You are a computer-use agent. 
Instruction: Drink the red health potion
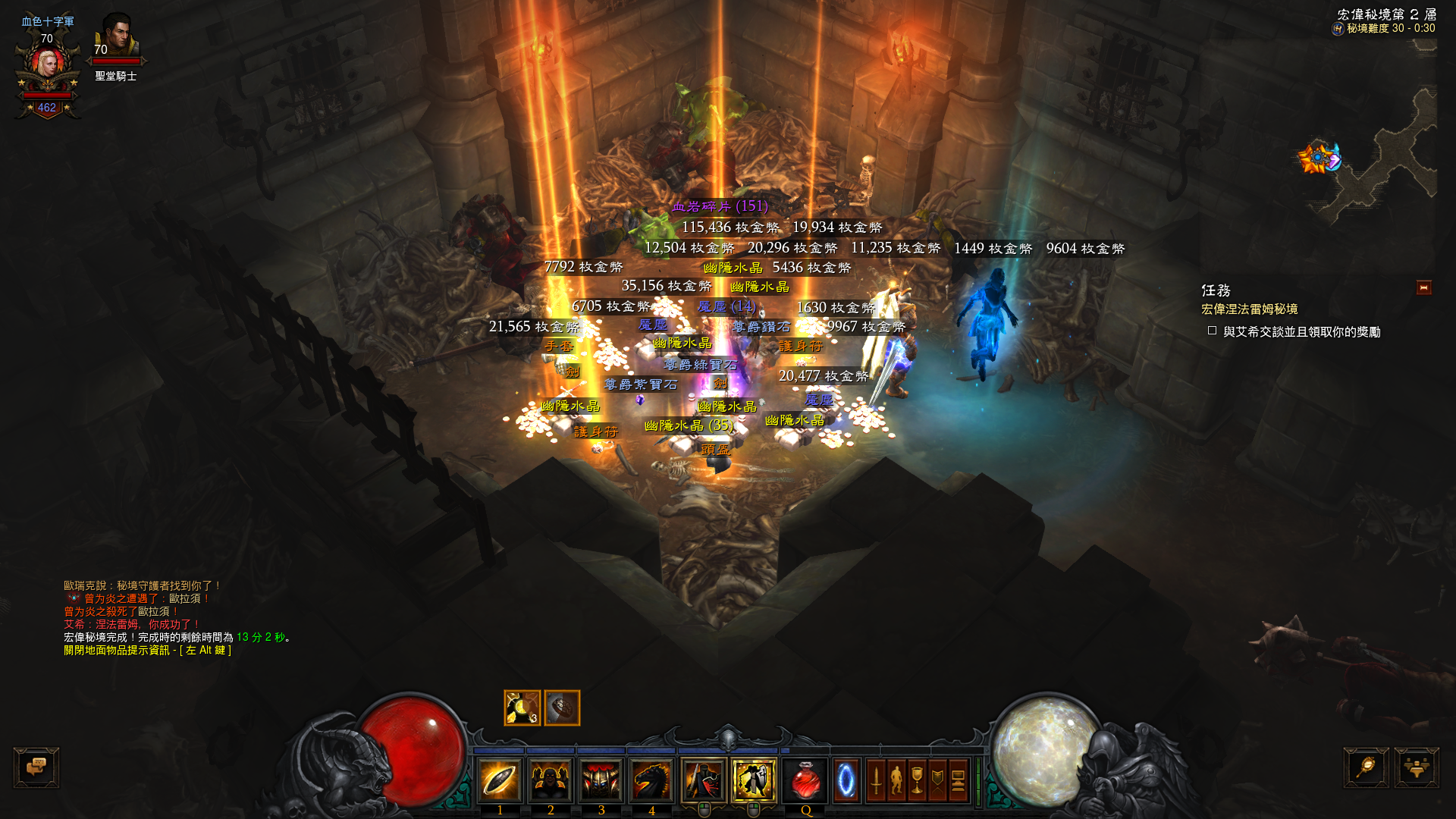click(x=805, y=780)
